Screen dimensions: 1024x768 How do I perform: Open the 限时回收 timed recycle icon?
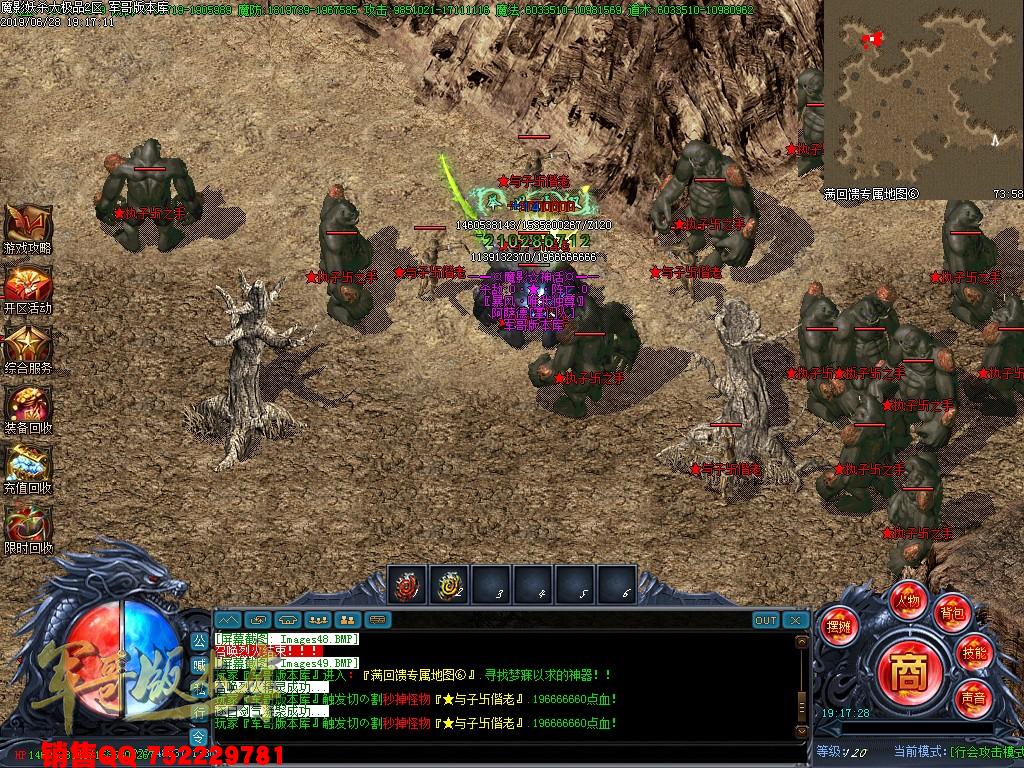pyautogui.click(x=27, y=524)
